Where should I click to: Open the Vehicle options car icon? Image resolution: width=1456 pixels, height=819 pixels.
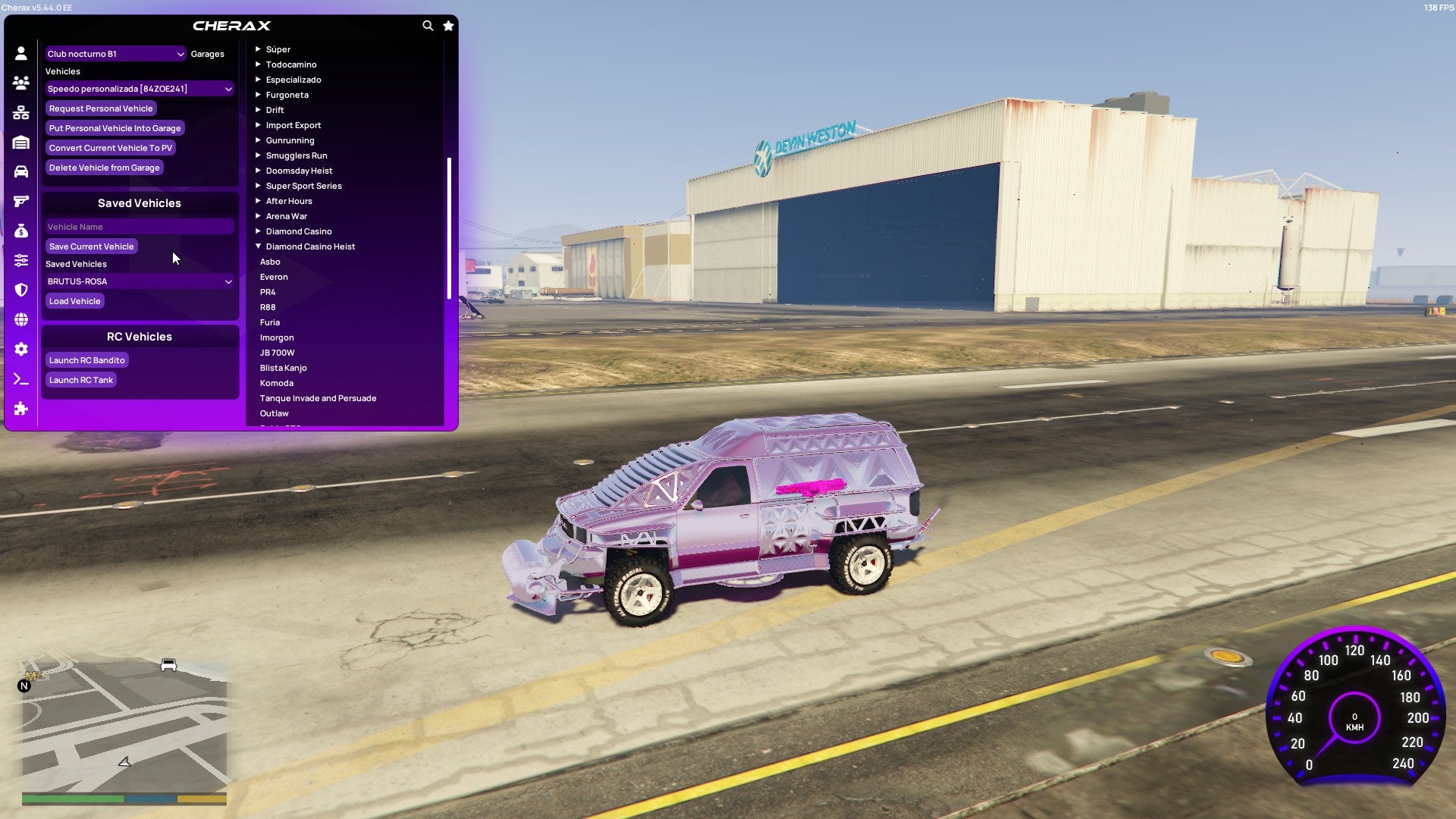pyautogui.click(x=20, y=171)
